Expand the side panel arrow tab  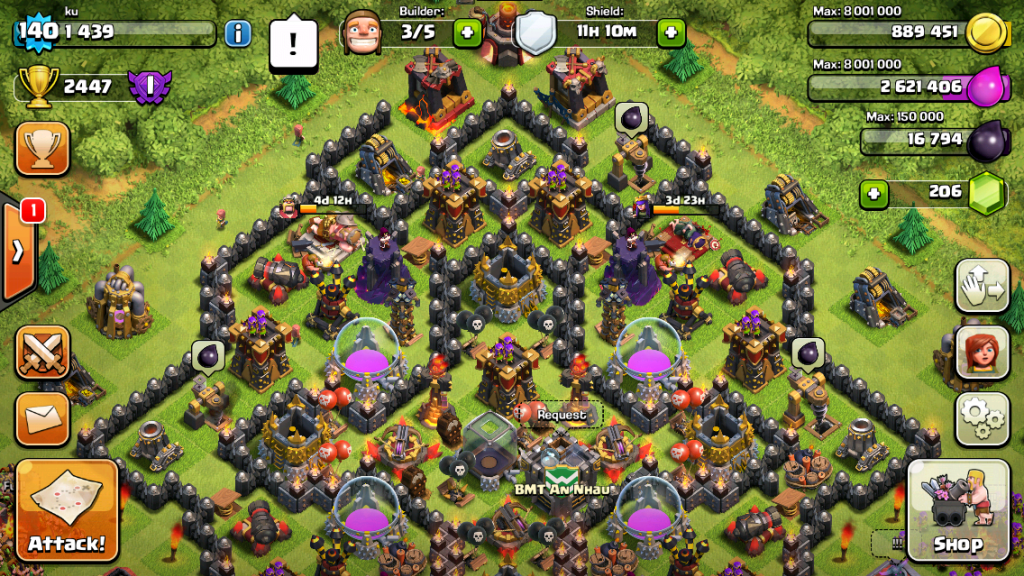click(x=17, y=251)
